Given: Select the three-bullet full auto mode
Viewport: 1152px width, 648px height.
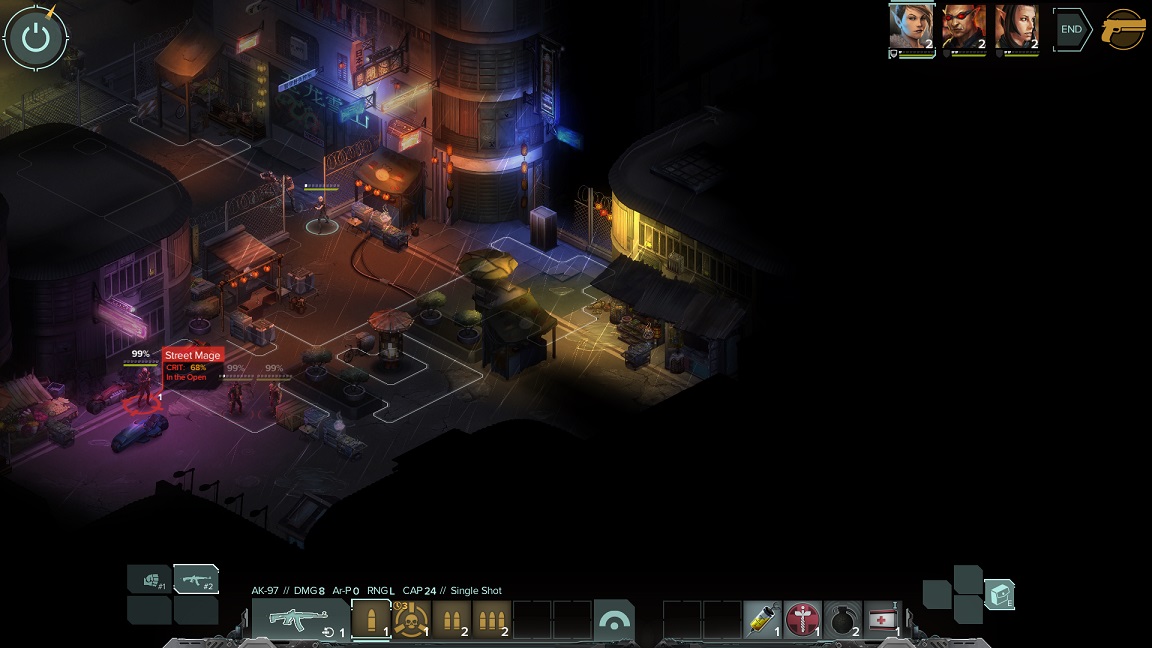Looking at the screenshot, I should (491, 620).
